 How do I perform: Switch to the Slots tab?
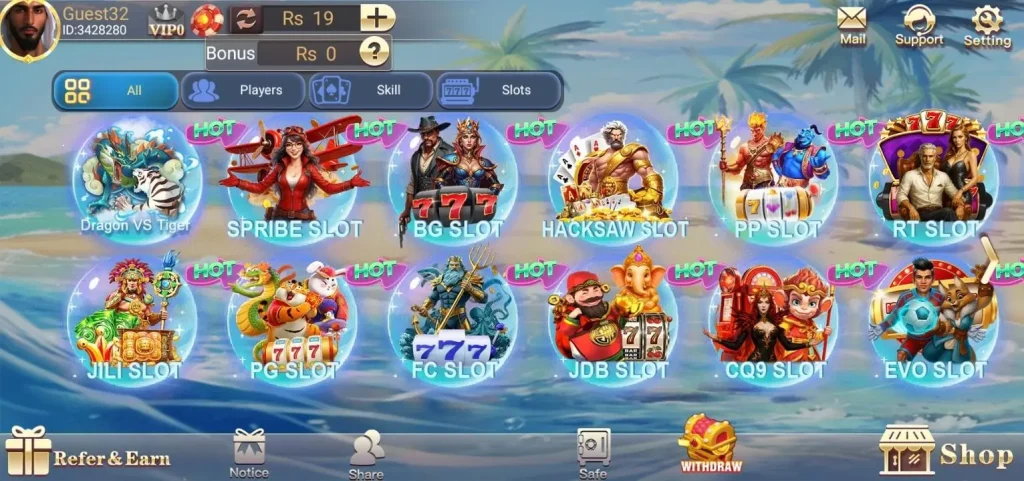(499, 90)
